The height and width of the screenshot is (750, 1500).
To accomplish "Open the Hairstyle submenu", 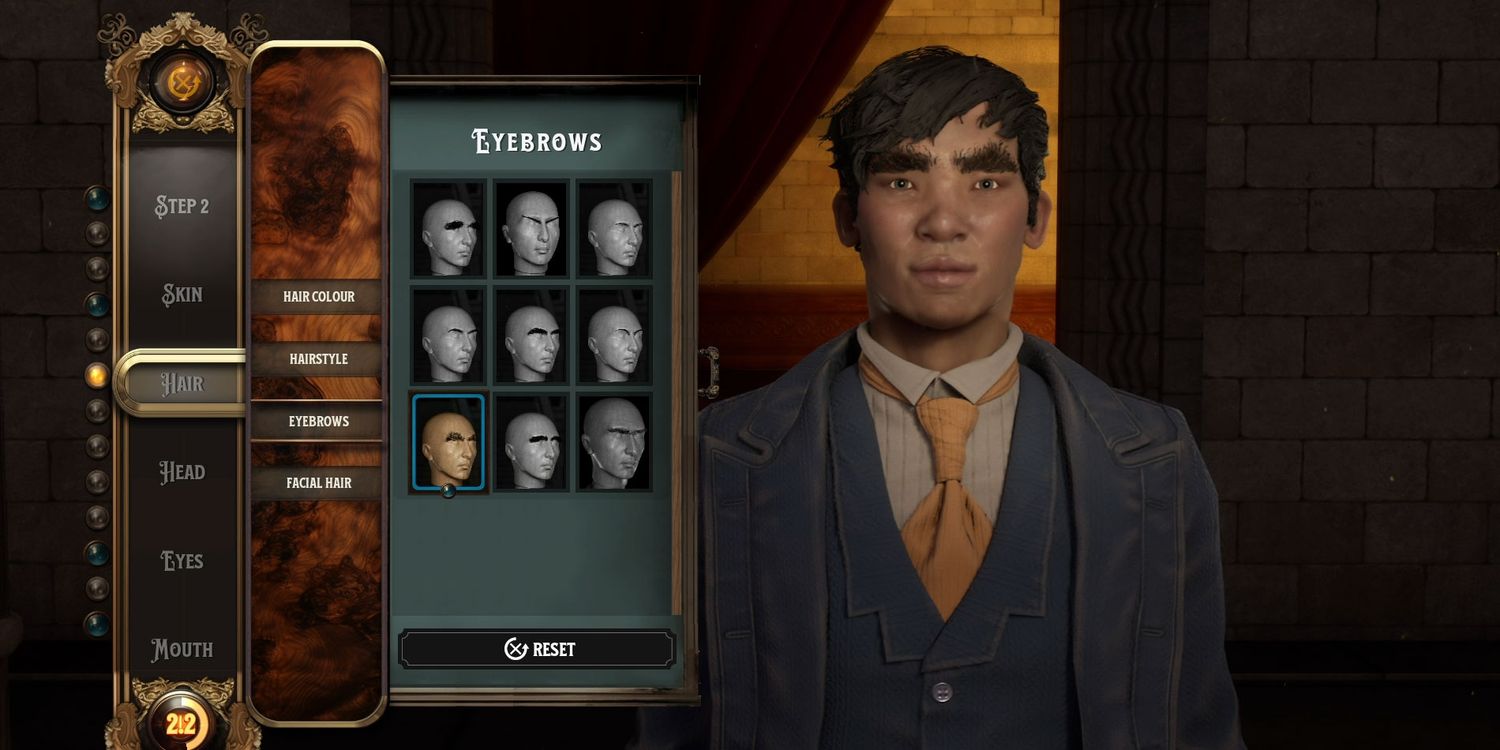I will coord(318,359).
